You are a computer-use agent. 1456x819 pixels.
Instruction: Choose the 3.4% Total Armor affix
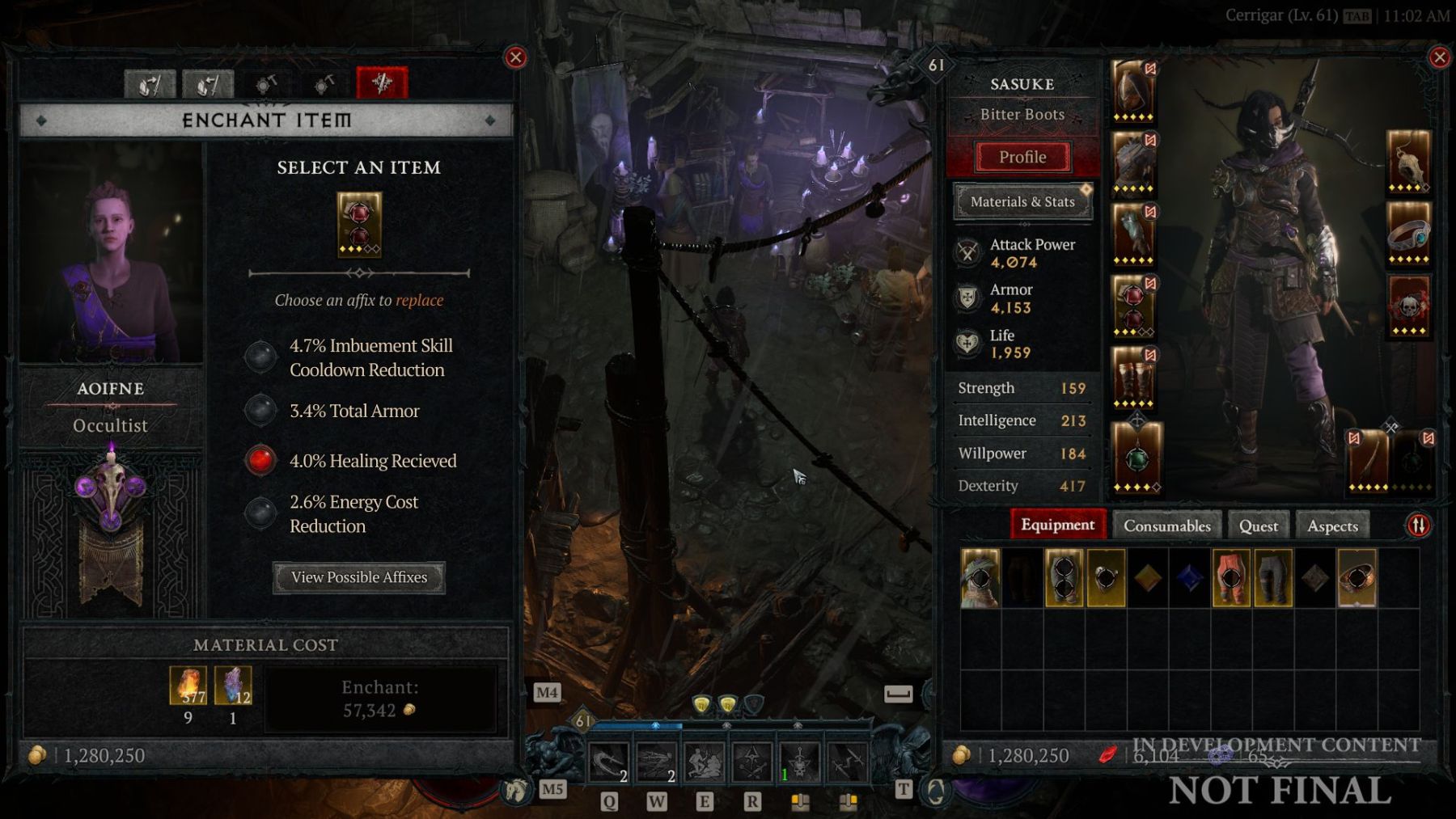[x=260, y=411]
